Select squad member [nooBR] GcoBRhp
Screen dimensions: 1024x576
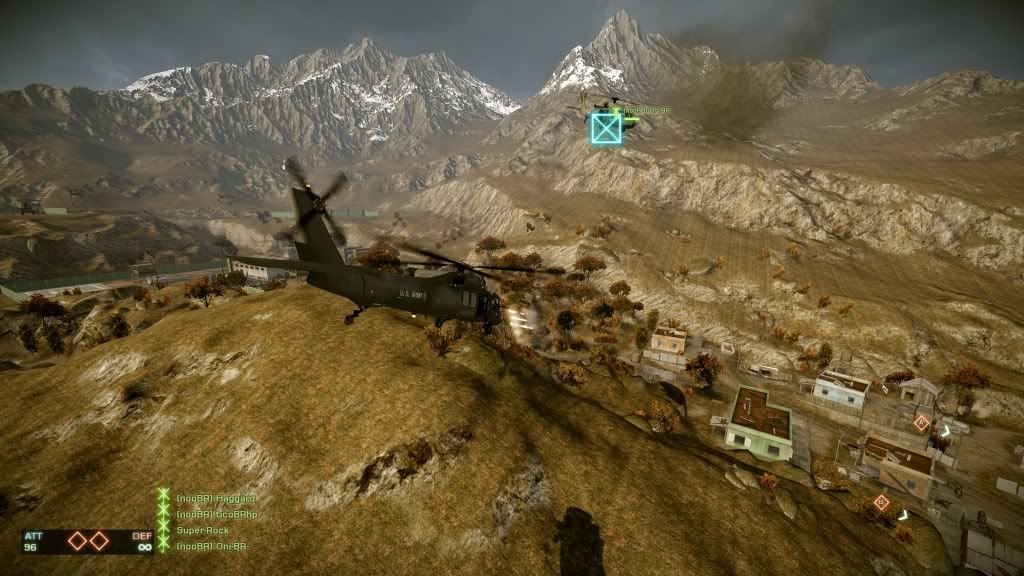pyautogui.click(x=216, y=514)
